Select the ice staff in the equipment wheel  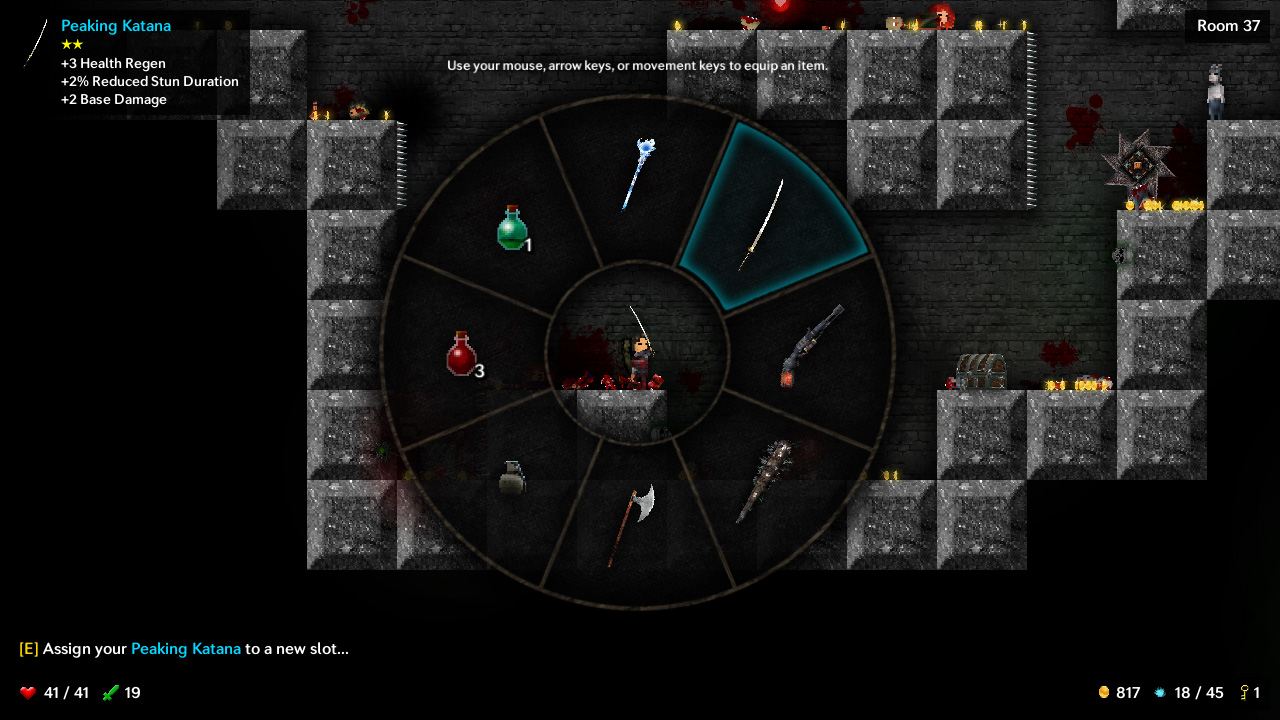coord(634,172)
